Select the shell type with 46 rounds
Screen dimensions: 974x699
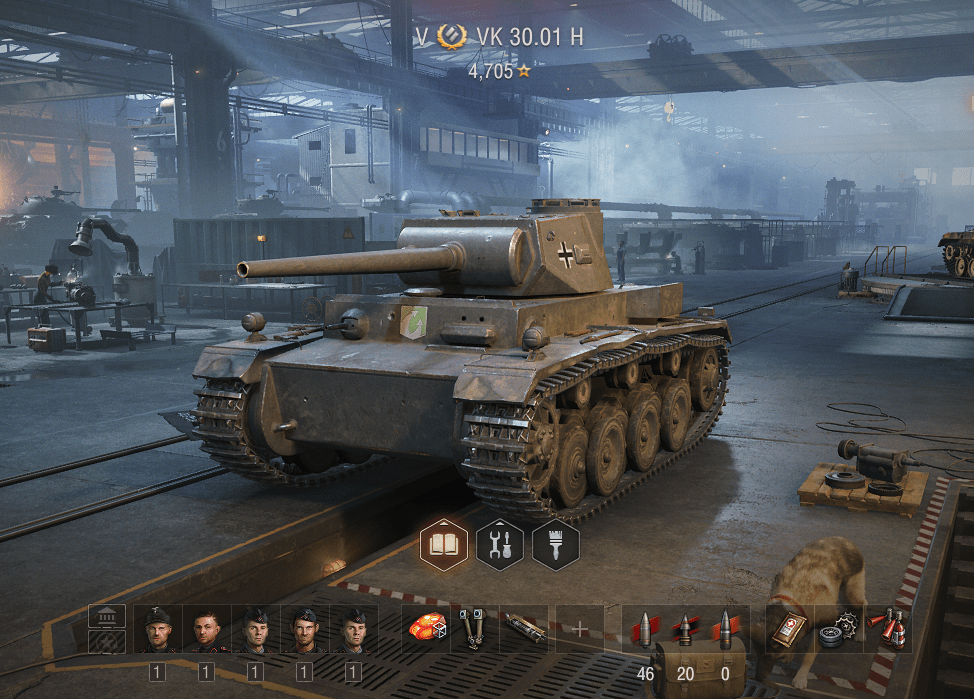[646, 629]
